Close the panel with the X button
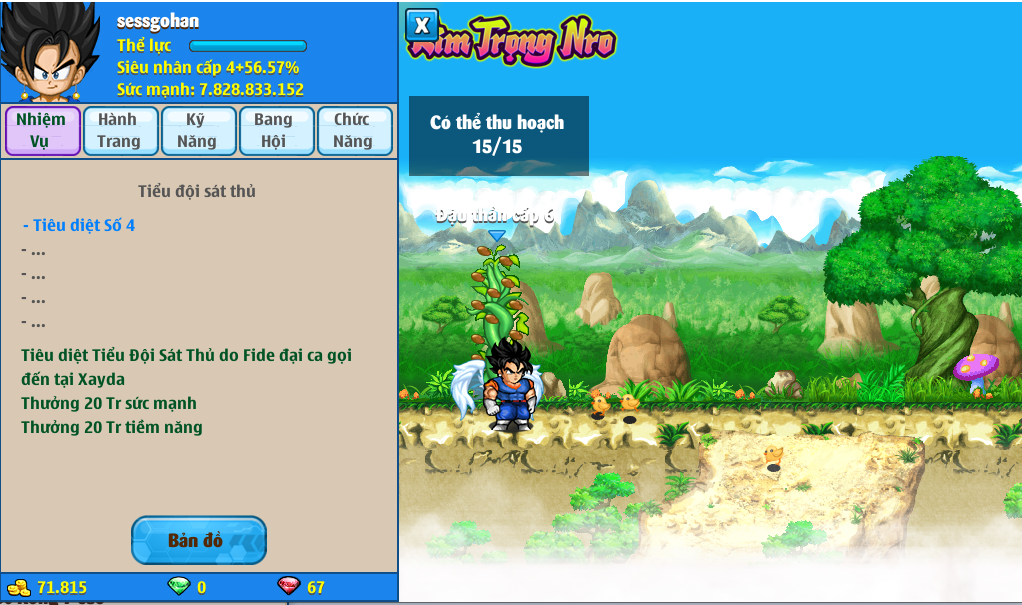 click(422, 26)
